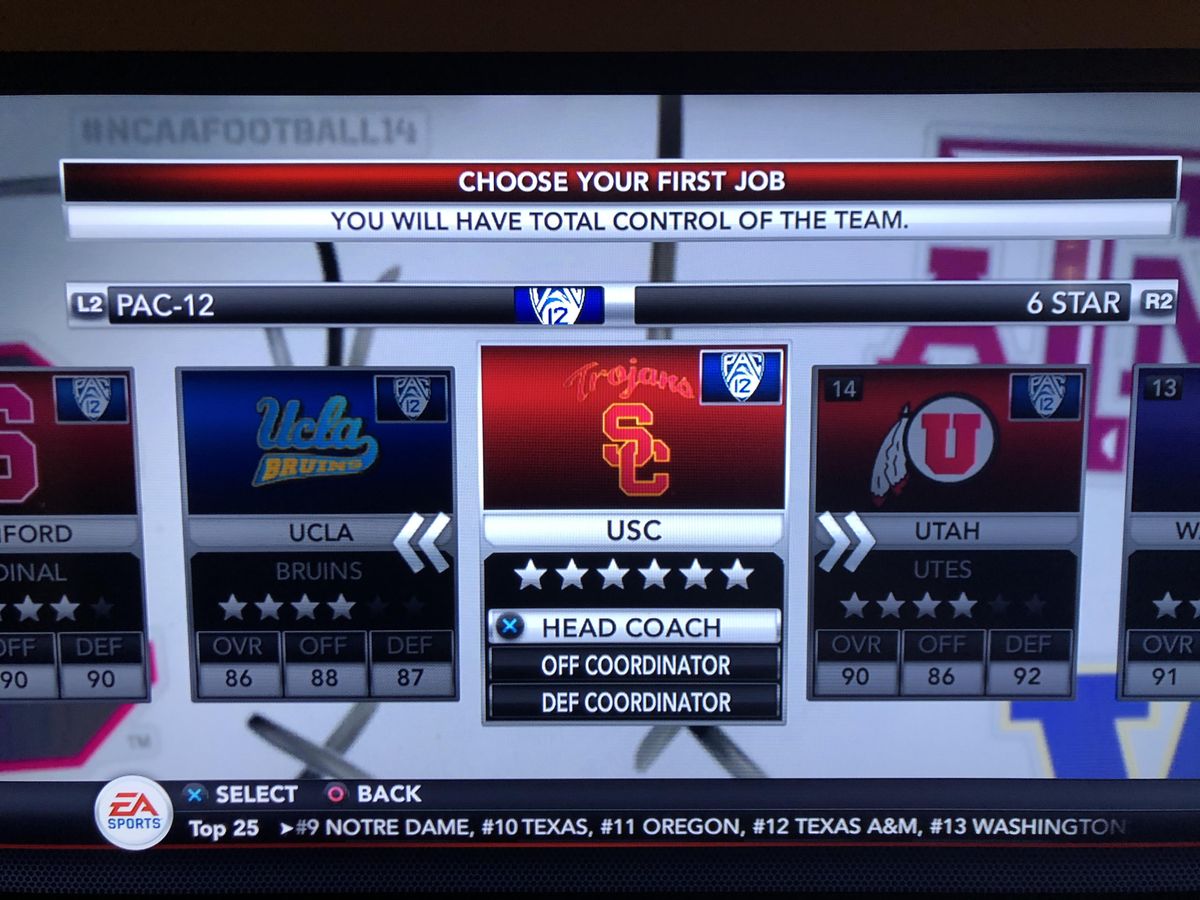Click the USC Trojans logo card
Screen dimensions: 1200x900
tap(634, 429)
